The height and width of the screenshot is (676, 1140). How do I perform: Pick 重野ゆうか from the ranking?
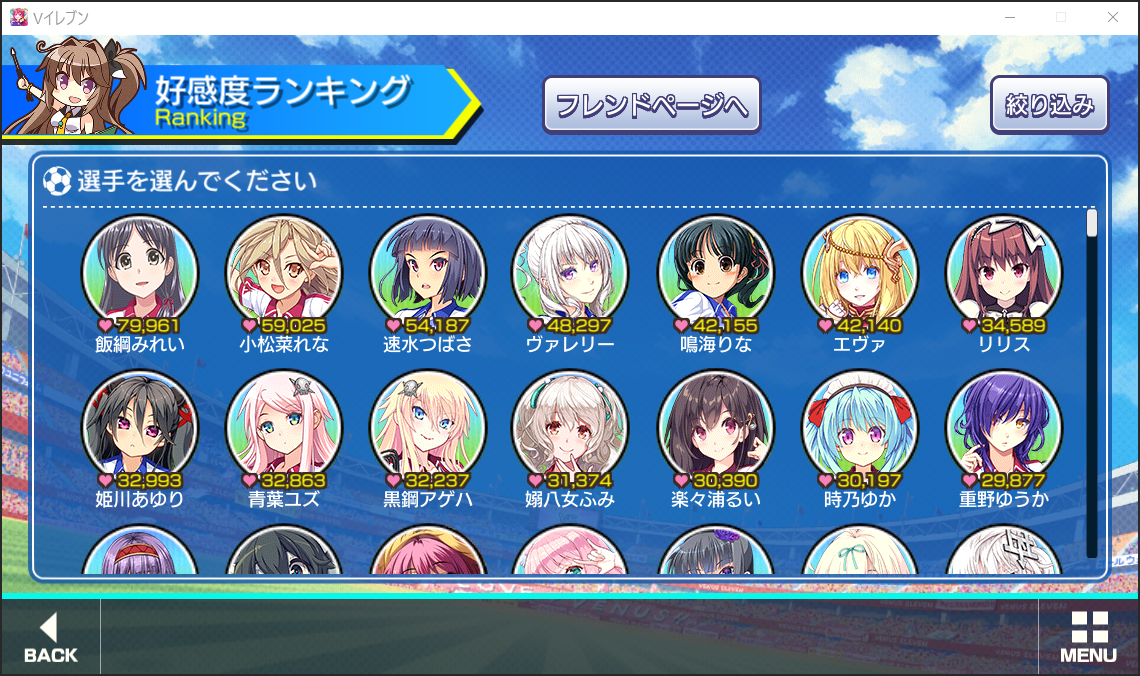(x=1003, y=426)
